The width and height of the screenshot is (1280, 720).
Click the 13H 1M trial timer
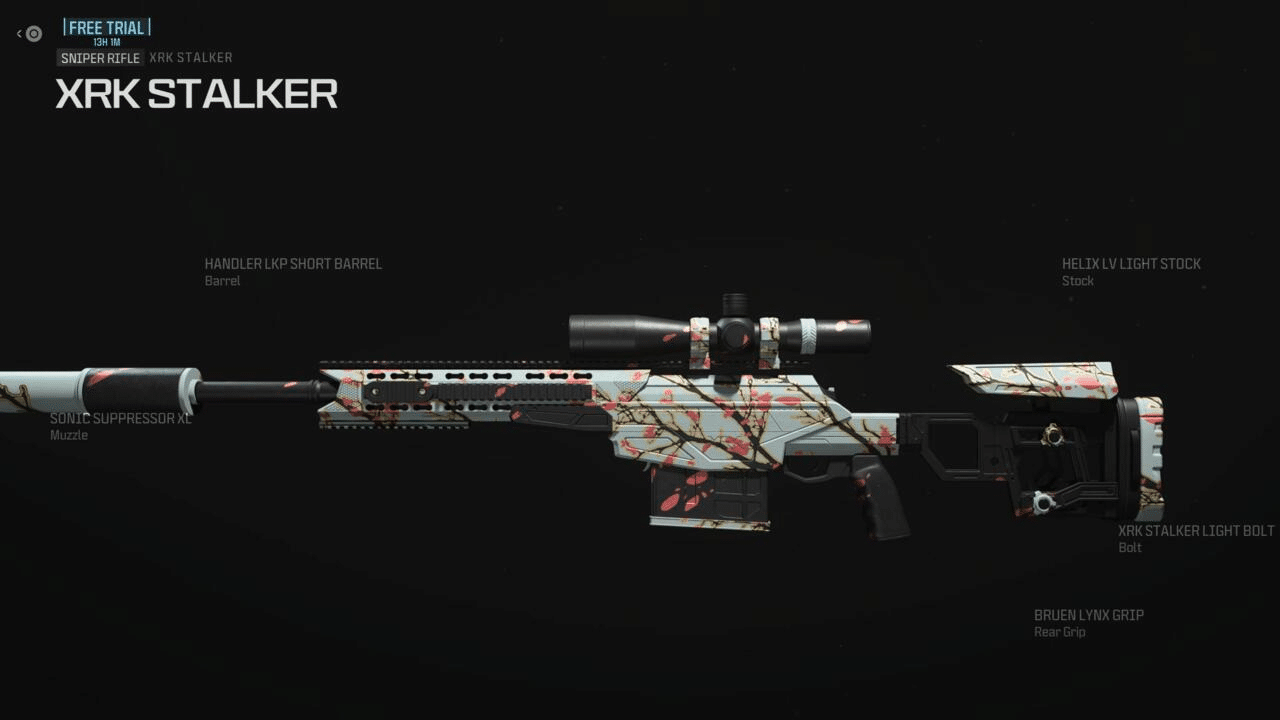(107, 43)
